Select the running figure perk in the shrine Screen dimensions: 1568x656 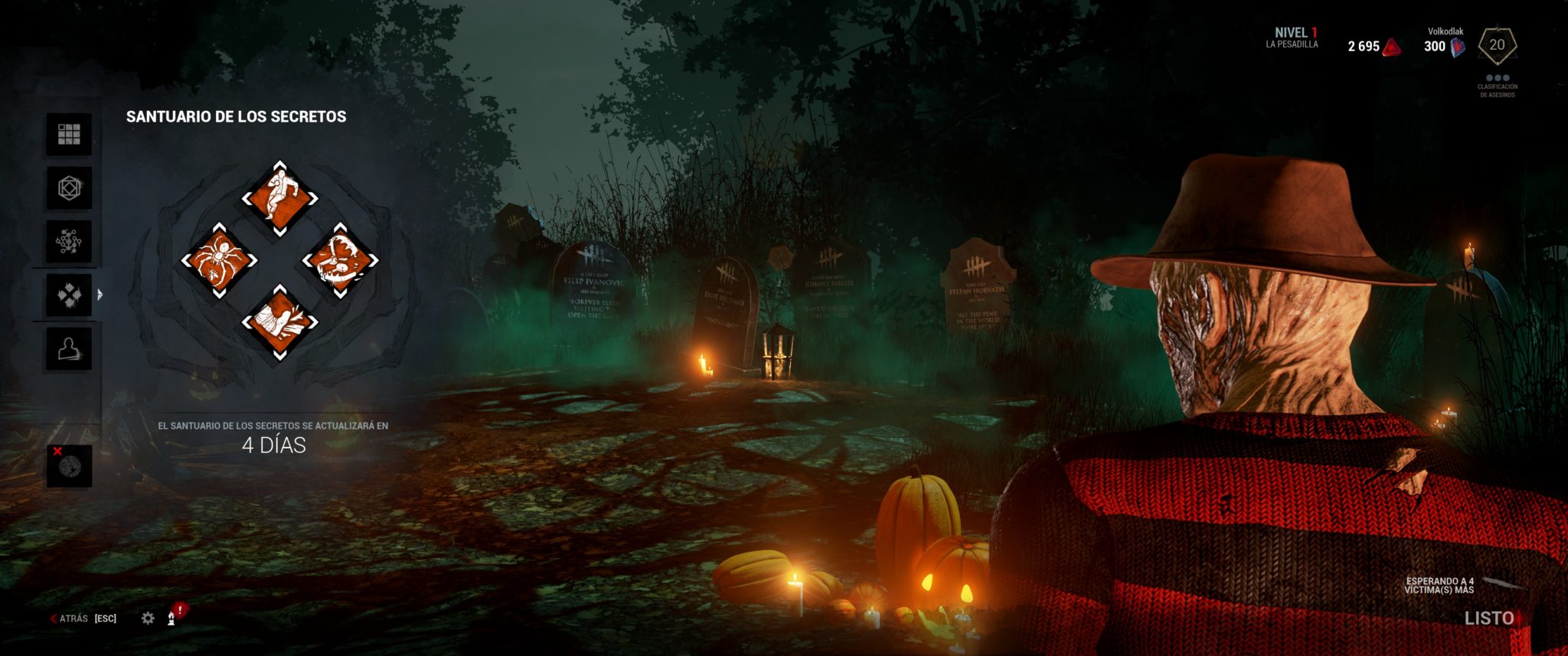pyautogui.click(x=279, y=199)
